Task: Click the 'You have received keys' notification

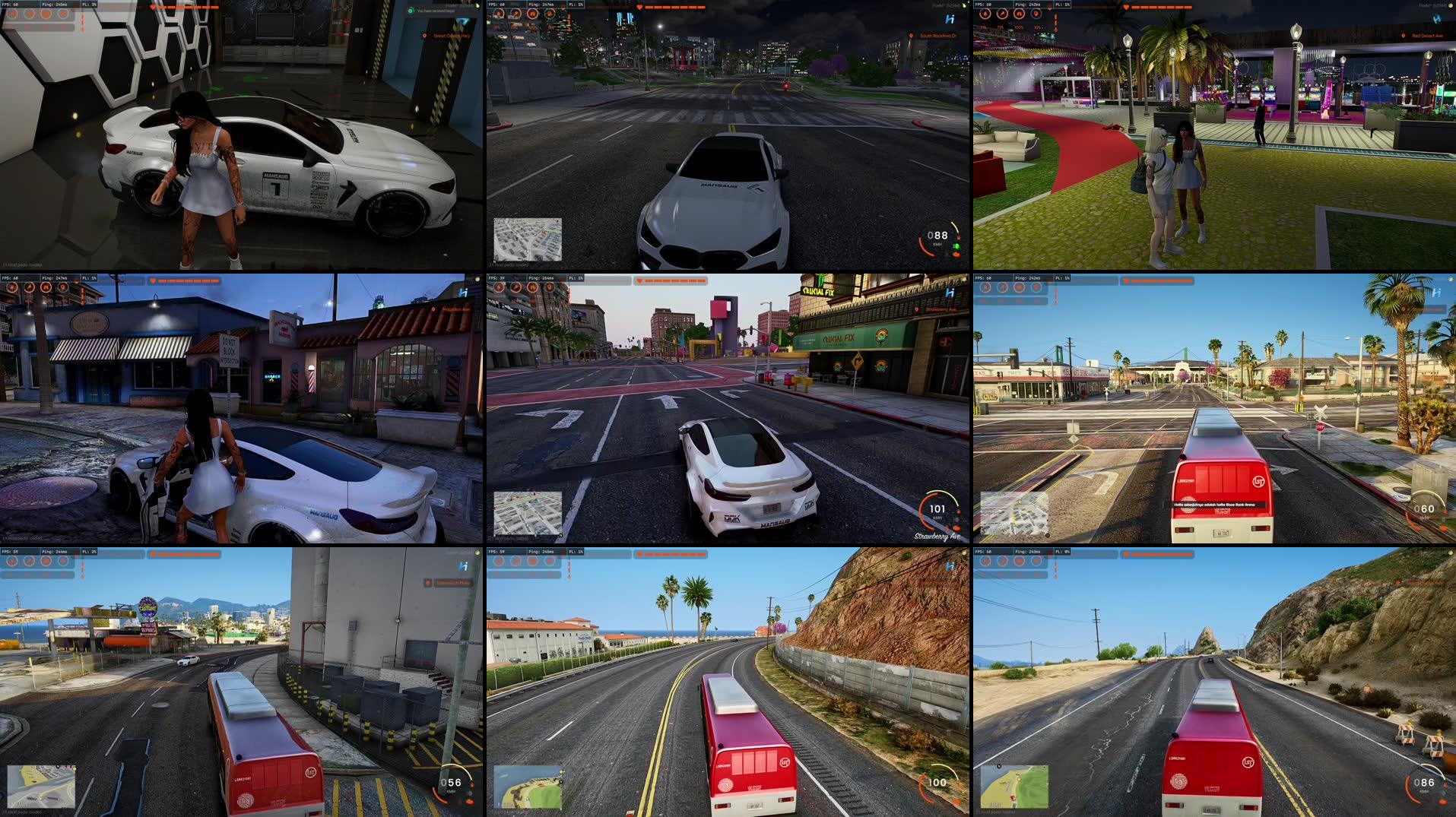Action: point(437,11)
